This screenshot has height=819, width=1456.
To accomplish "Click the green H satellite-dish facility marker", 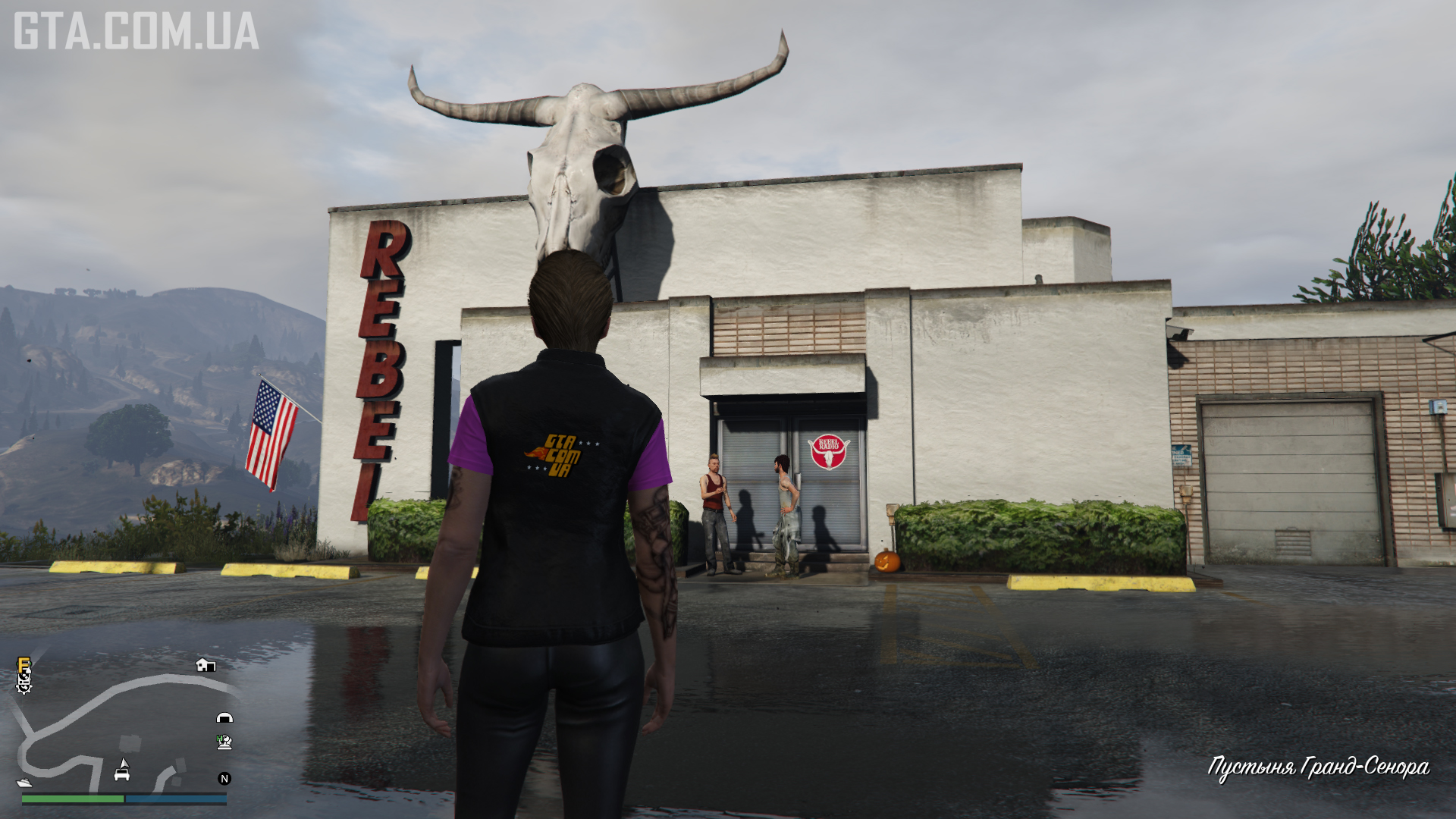I will [x=224, y=742].
